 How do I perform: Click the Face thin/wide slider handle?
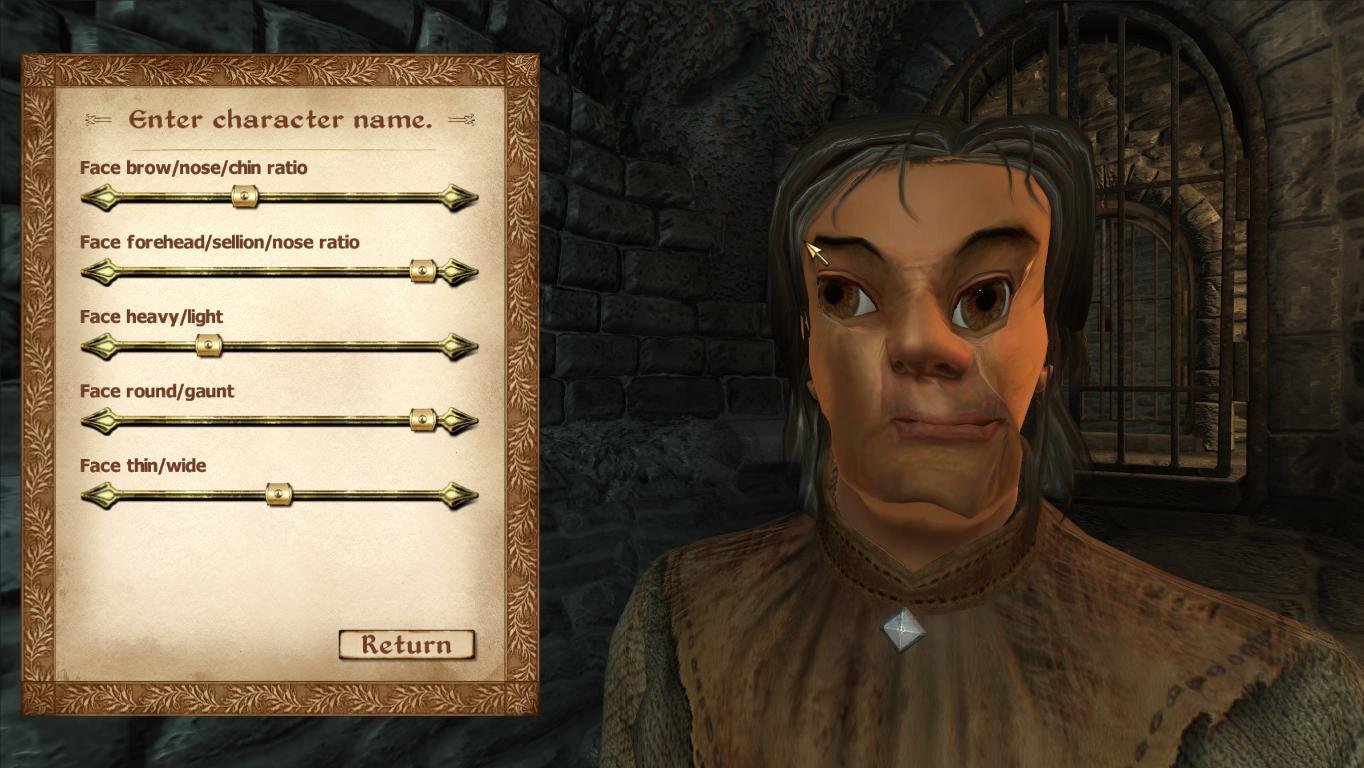coord(279,494)
